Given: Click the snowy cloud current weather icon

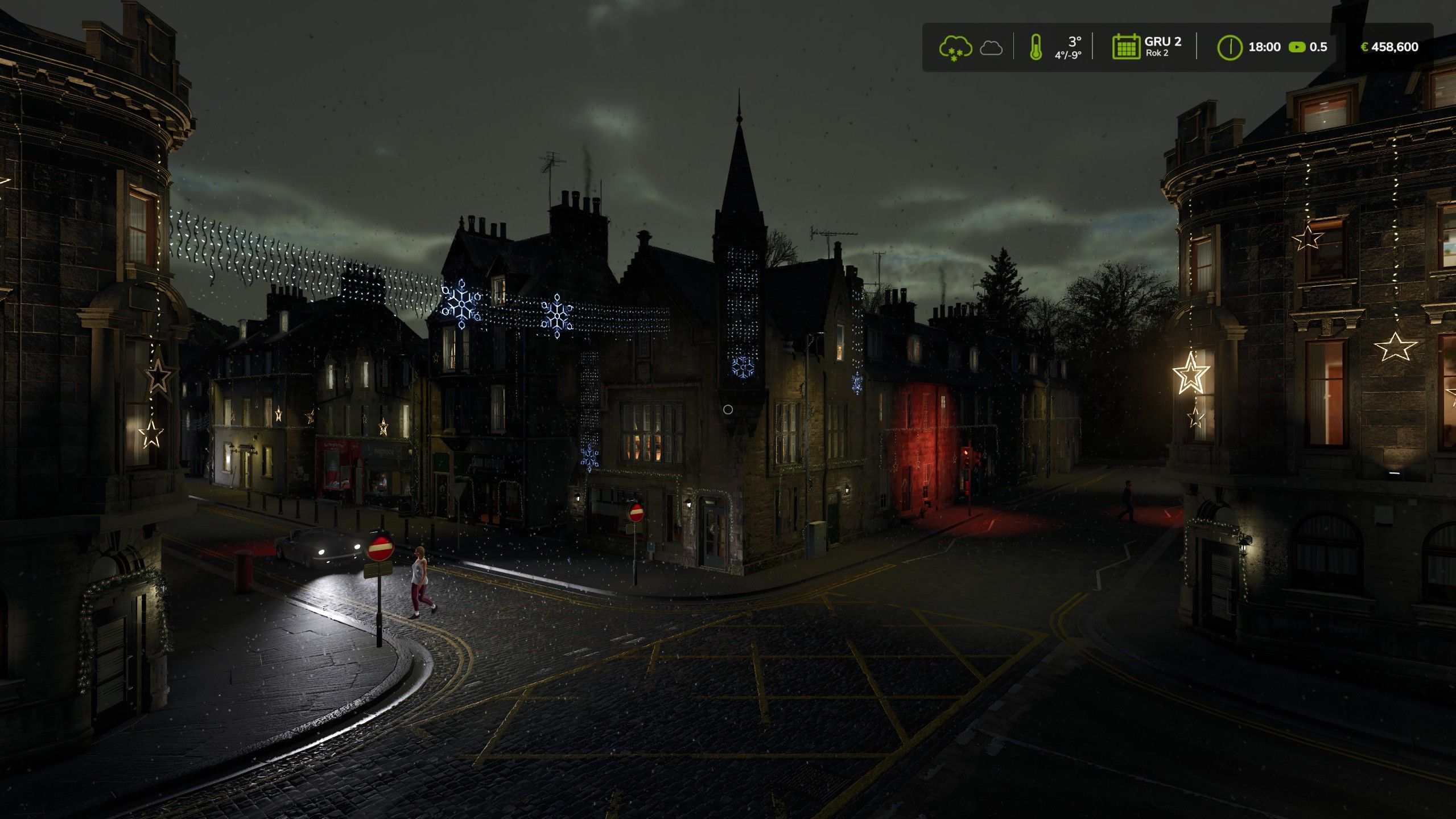Looking at the screenshot, I should pyautogui.click(x=955, y=47).
